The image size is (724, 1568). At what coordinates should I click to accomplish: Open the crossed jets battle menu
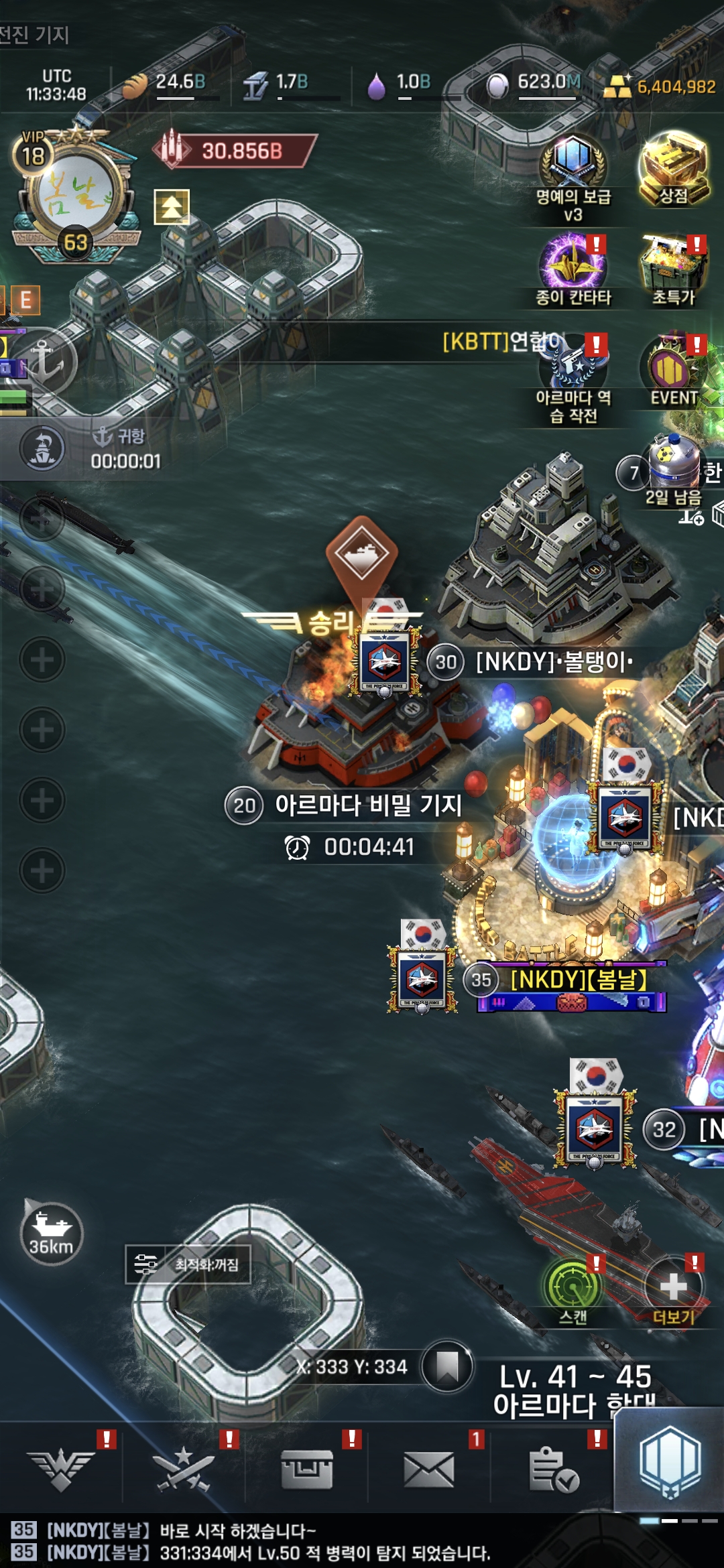(x=184, y=1470)
